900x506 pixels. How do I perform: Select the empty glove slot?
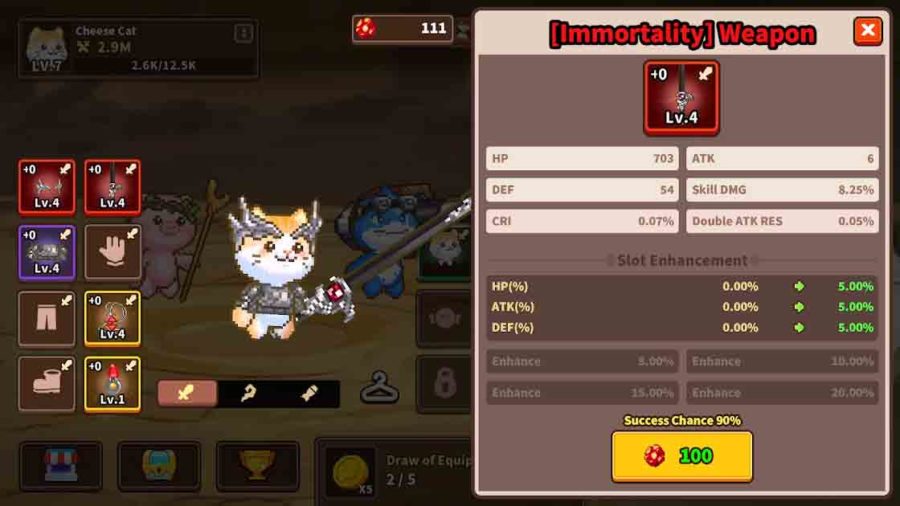pos(112,252)
